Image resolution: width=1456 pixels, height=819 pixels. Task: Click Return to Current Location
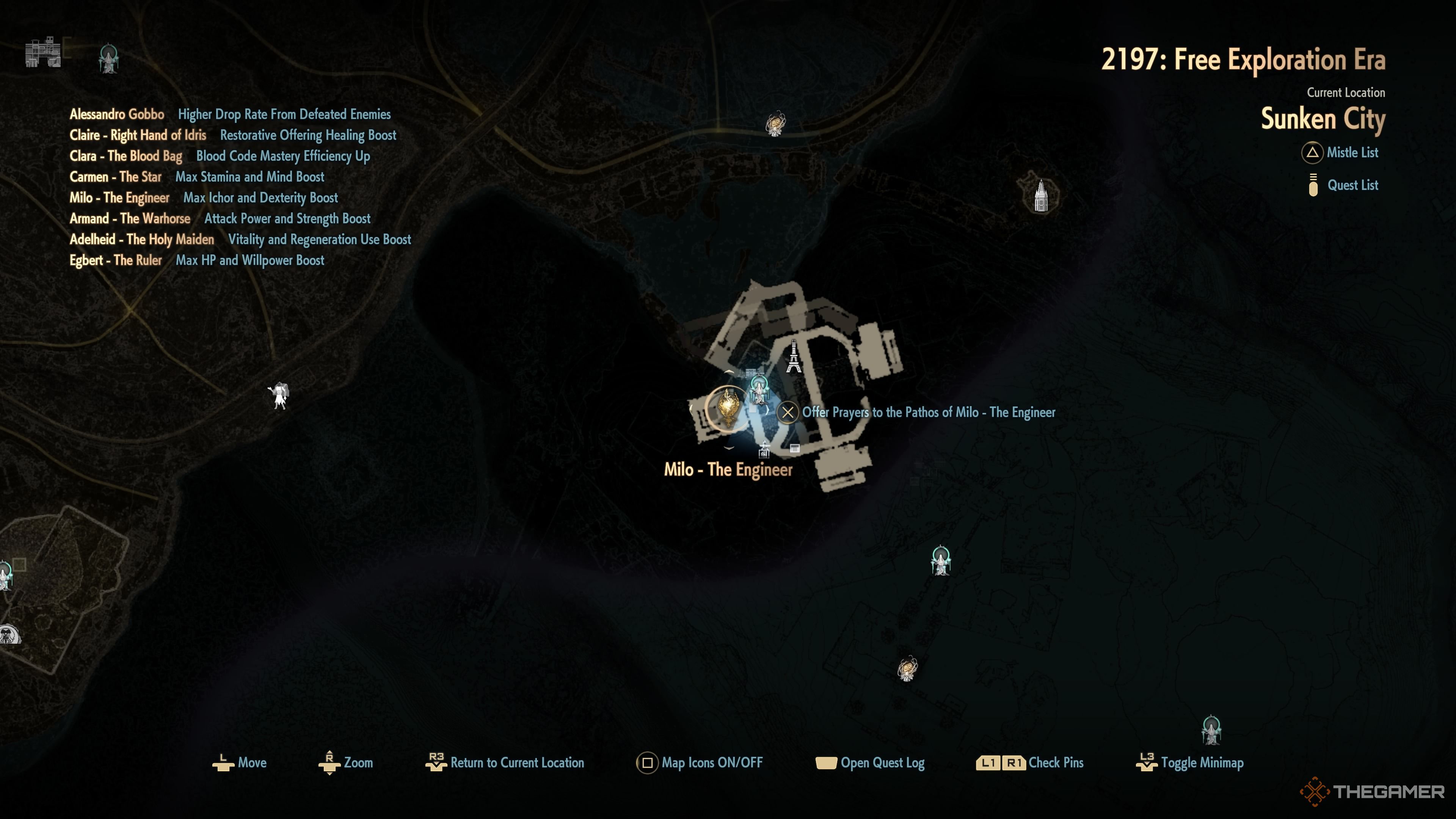[516, 763]
